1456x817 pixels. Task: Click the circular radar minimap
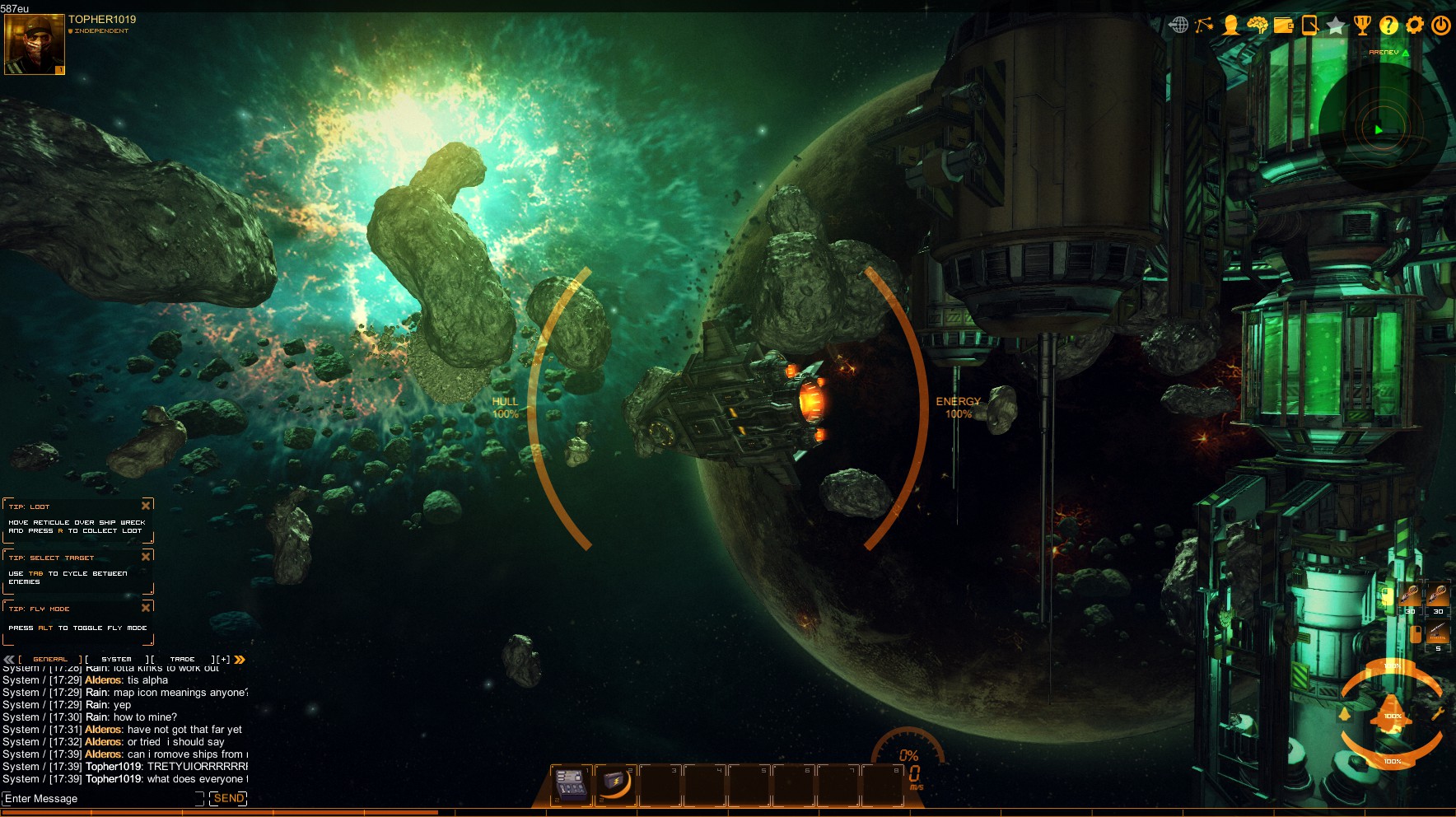[x=1379, y=128]
